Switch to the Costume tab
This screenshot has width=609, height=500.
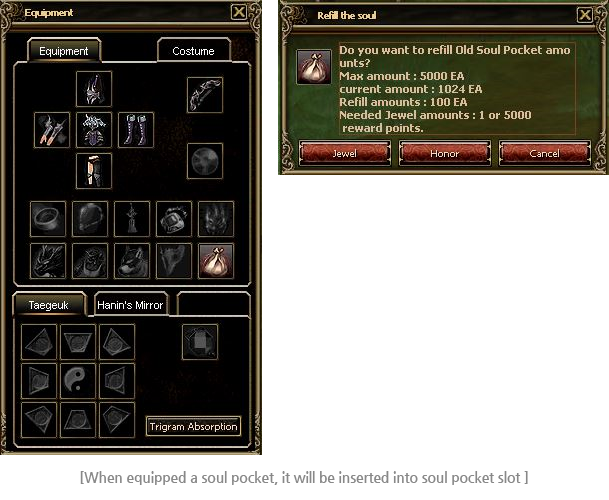pos(193,51)
